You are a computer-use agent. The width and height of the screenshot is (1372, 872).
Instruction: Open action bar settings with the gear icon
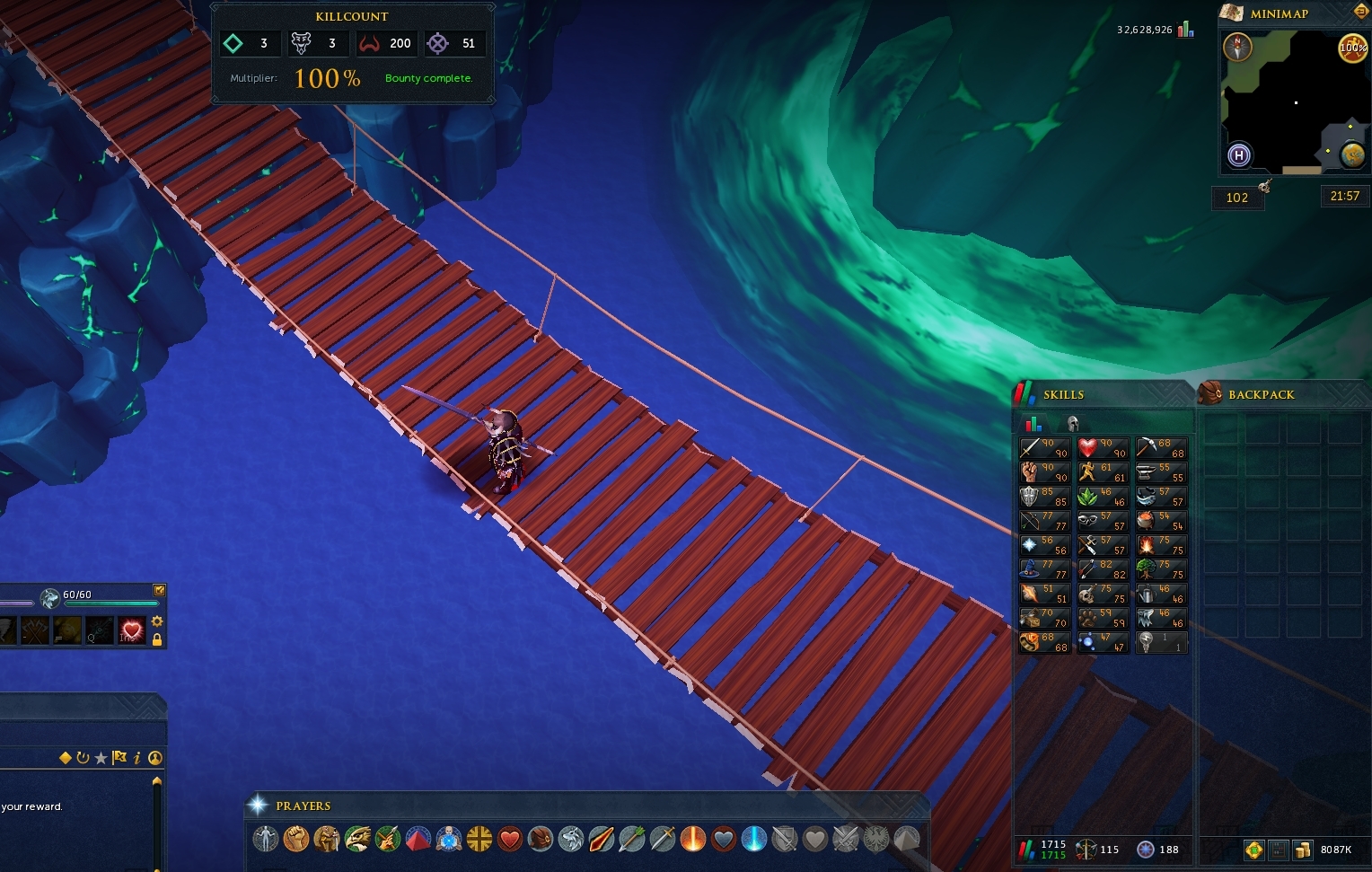tap(156, 621)
